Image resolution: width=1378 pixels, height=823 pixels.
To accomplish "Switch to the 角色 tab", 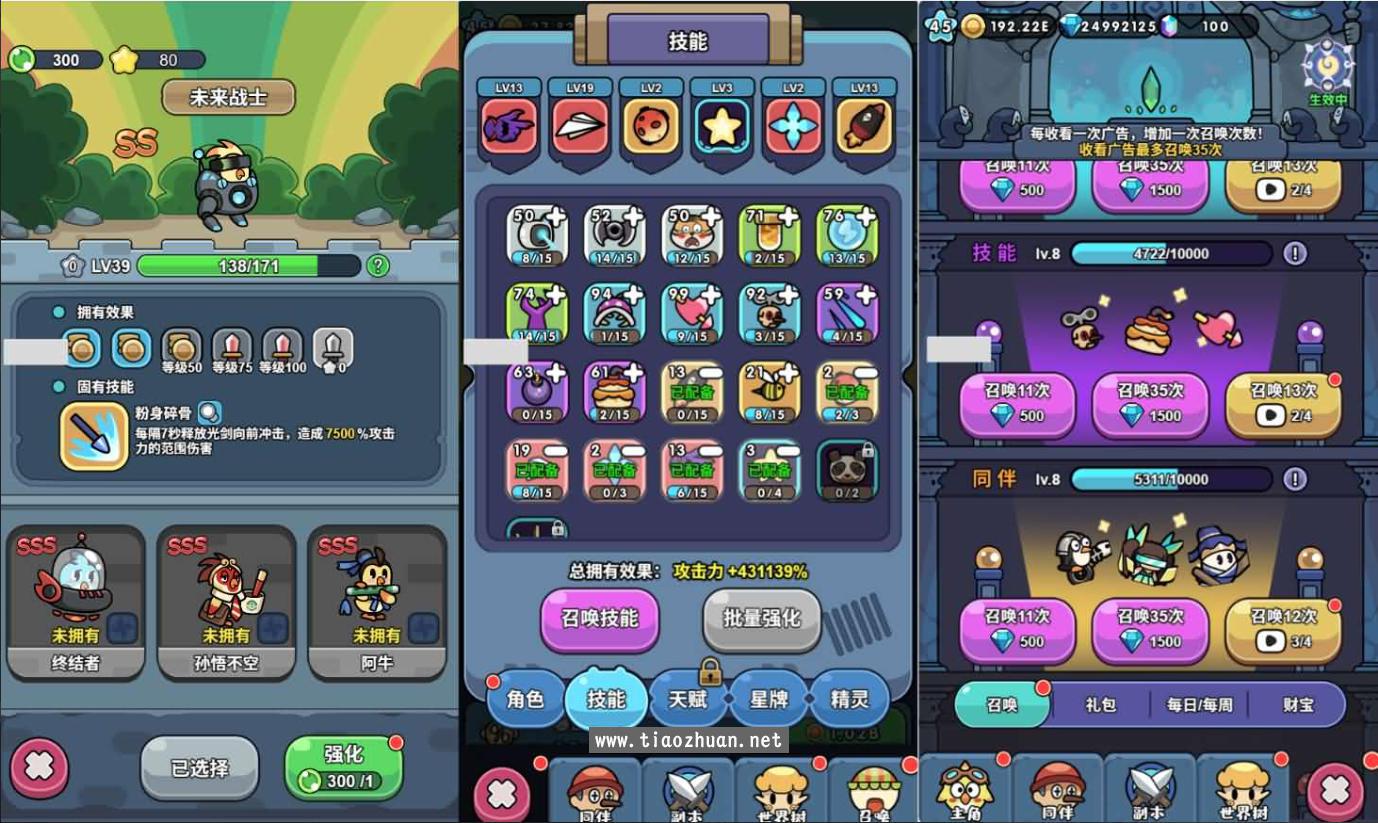I will pyautogui.click(x=525, y=699).
